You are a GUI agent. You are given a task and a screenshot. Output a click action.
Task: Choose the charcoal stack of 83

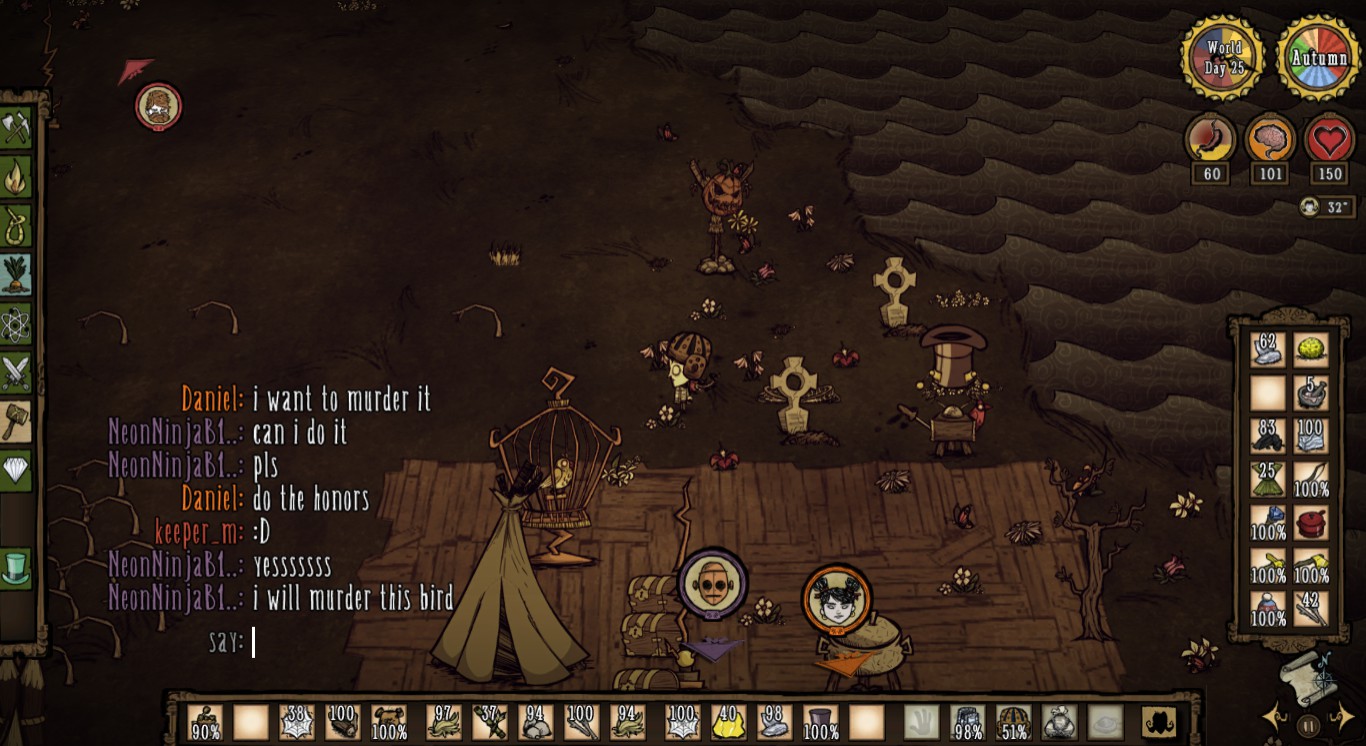[x=1268, y=436]
